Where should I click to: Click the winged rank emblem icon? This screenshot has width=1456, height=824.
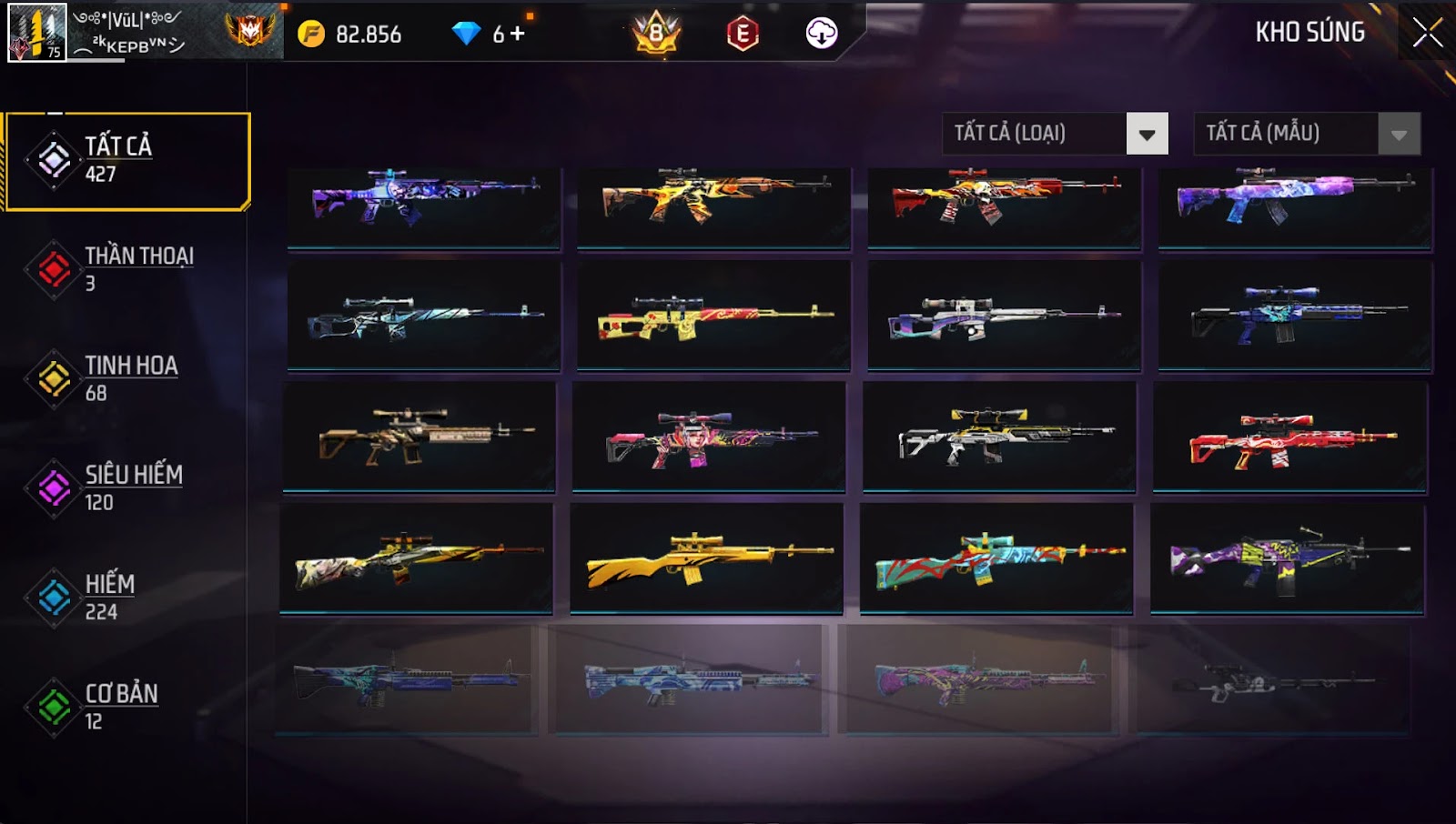point(249,31)
